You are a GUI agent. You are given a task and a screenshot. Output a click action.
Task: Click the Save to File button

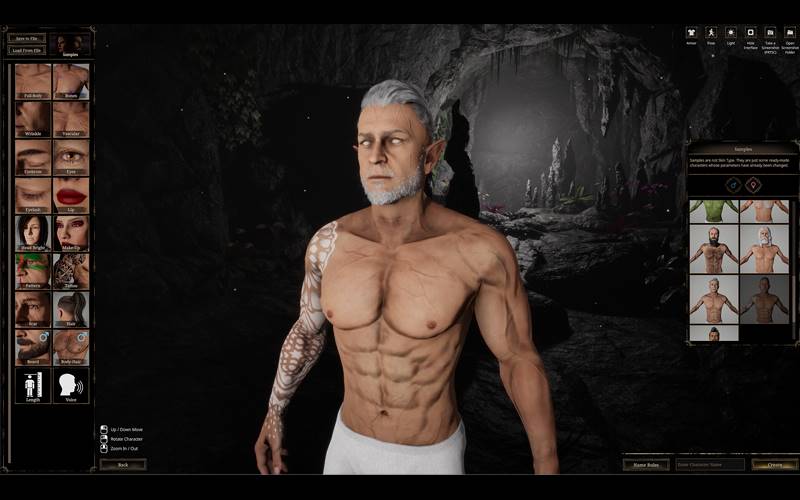pos(27,38)
